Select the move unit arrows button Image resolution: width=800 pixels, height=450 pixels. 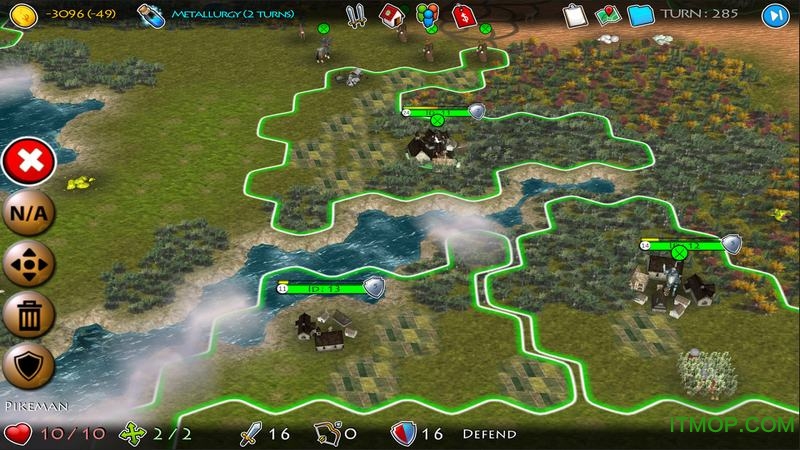point(28,265)
